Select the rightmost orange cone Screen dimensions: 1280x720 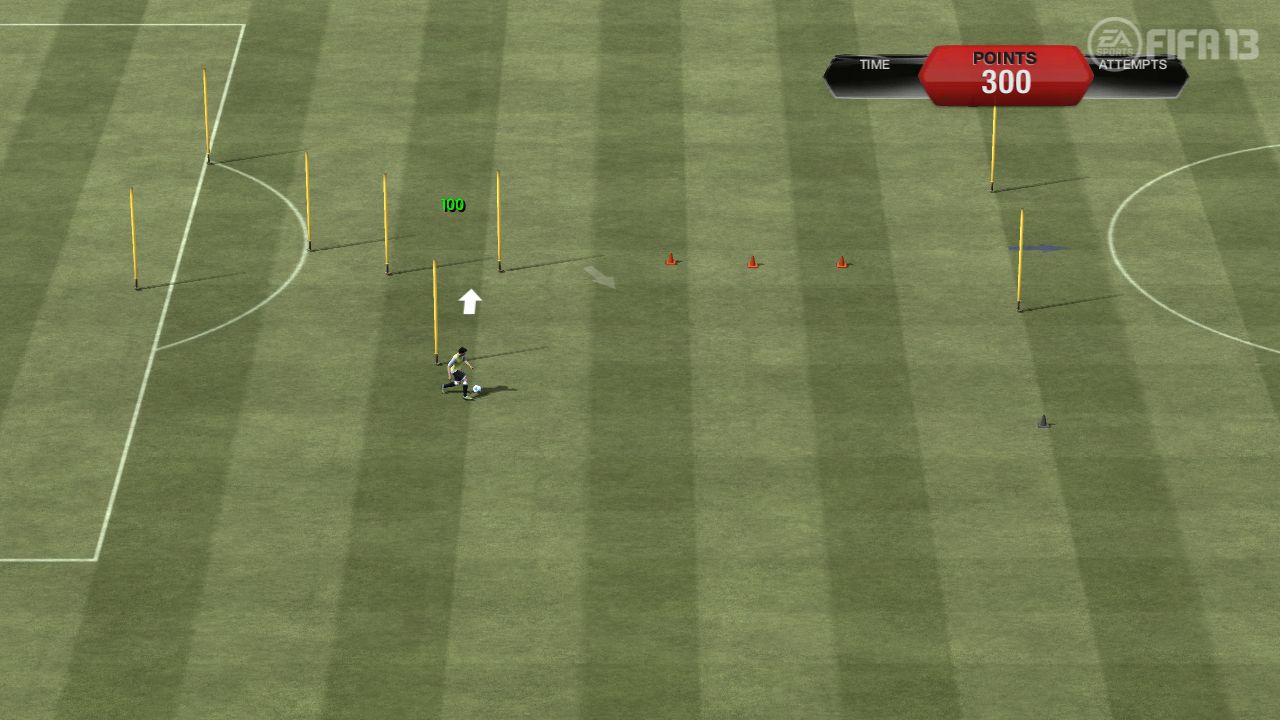(841, 262)
